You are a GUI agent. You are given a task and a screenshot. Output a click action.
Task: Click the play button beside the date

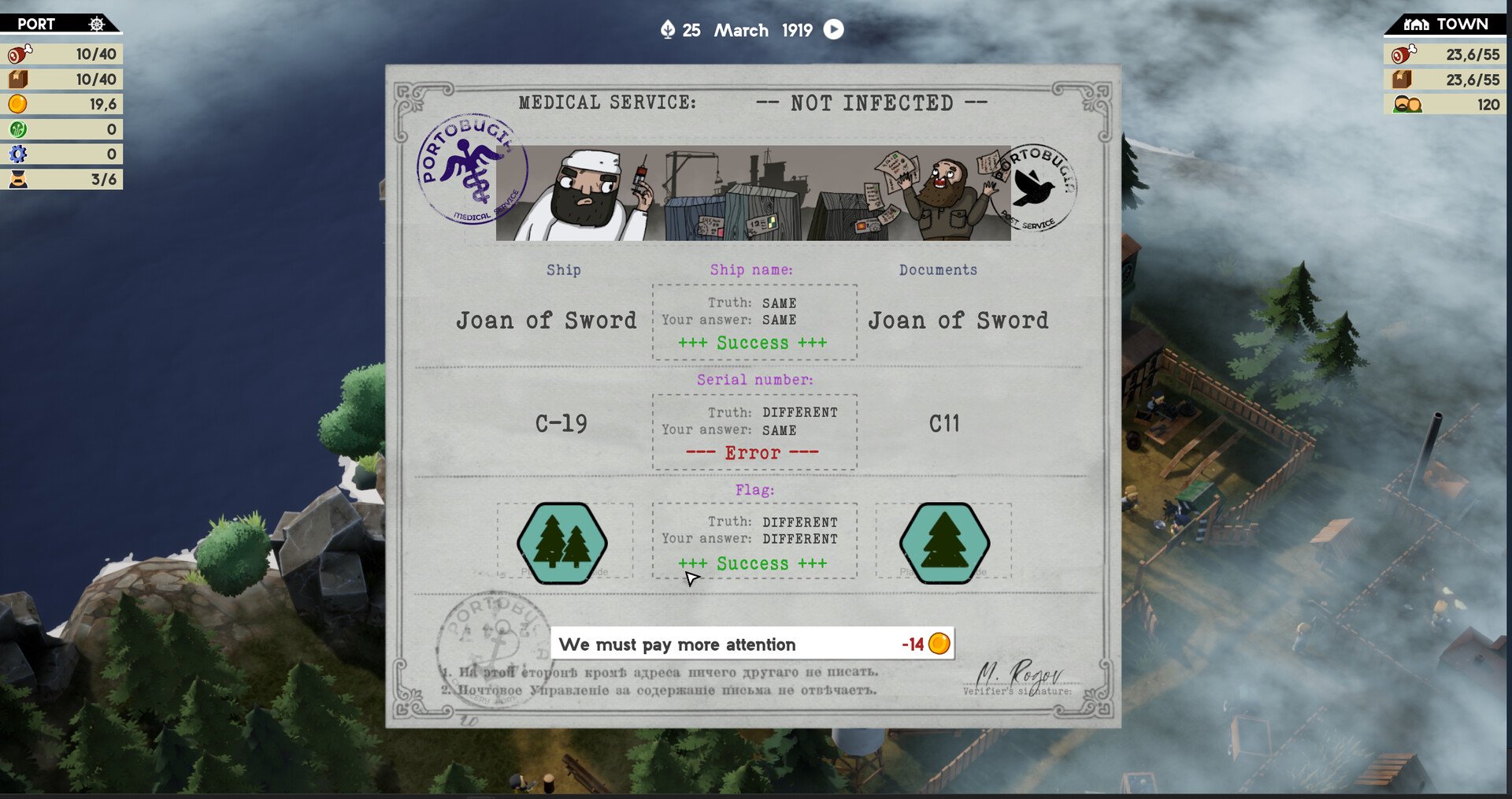click(833, 30)
